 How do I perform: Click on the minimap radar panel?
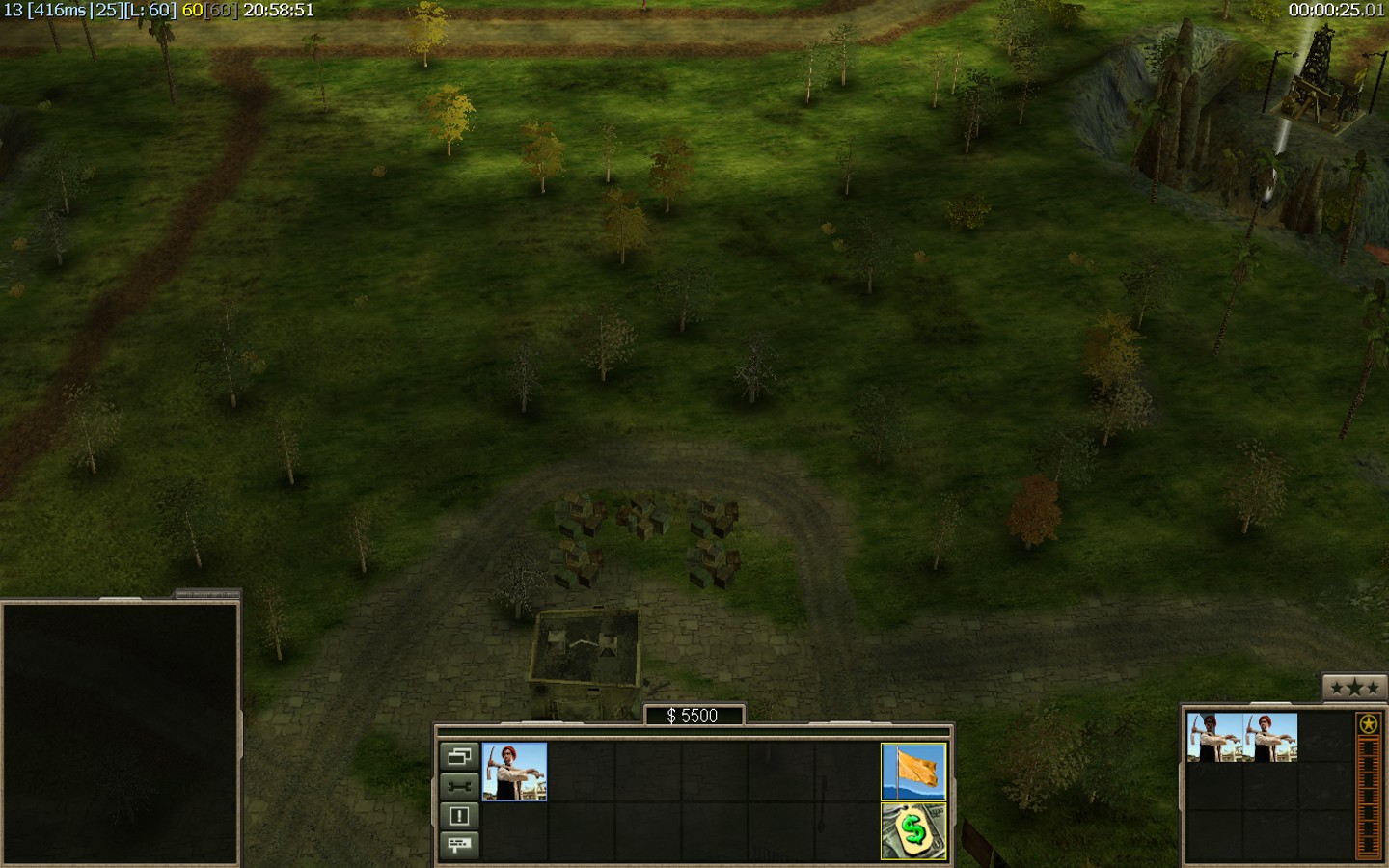(121, 733)
